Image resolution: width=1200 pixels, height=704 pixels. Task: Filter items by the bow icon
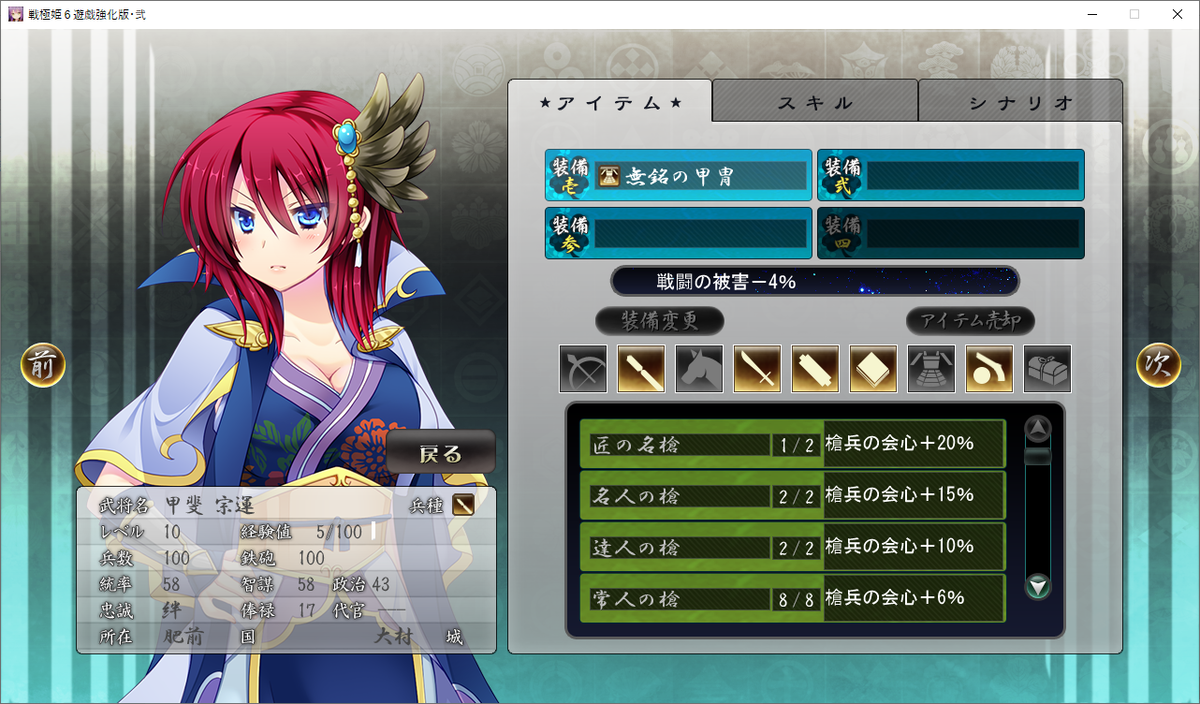[x=583, y=369]
